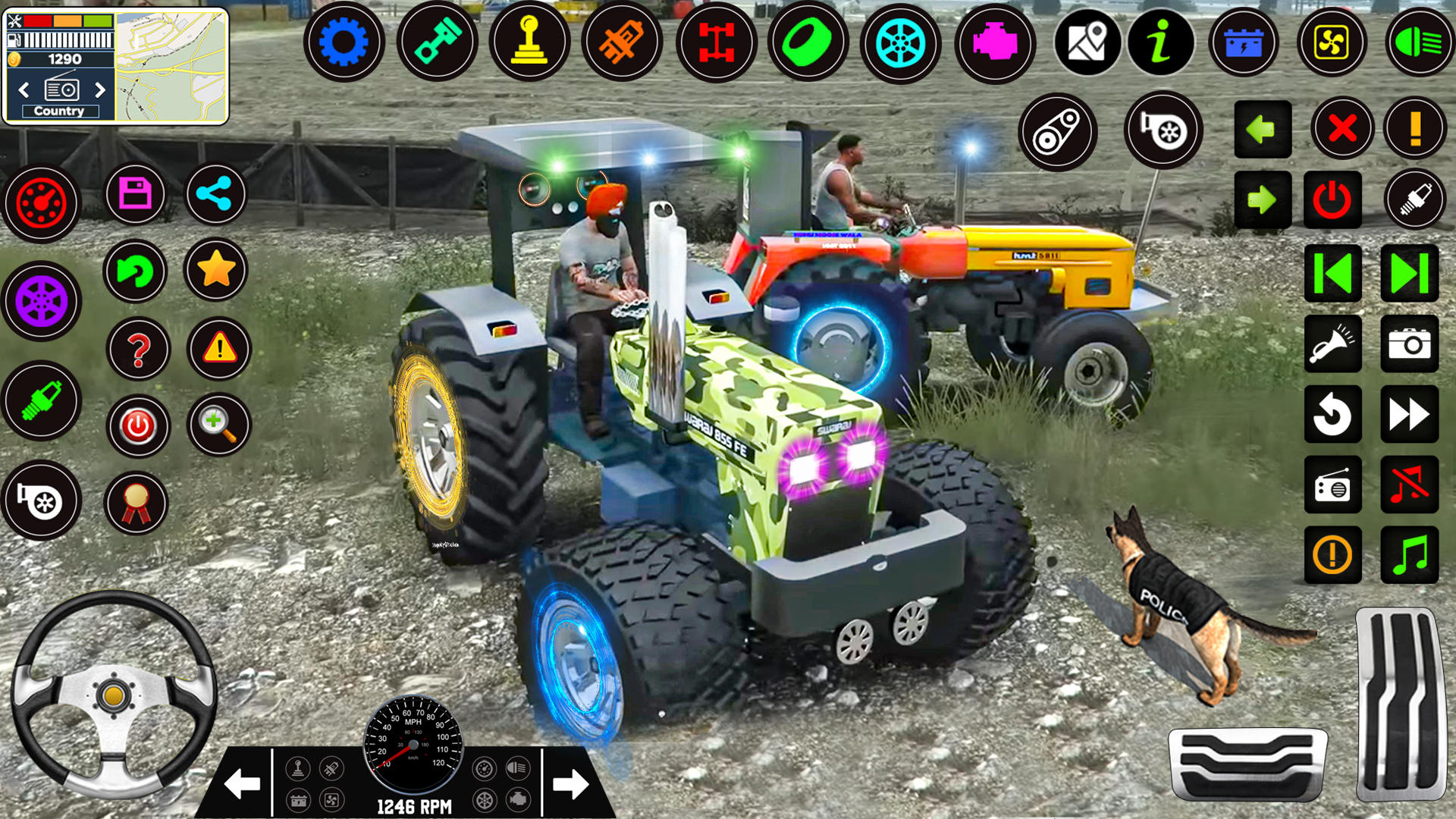Skip to the next track with the green arrow
Viewport: 1456px width, 819px height.
coord(1410,275)
